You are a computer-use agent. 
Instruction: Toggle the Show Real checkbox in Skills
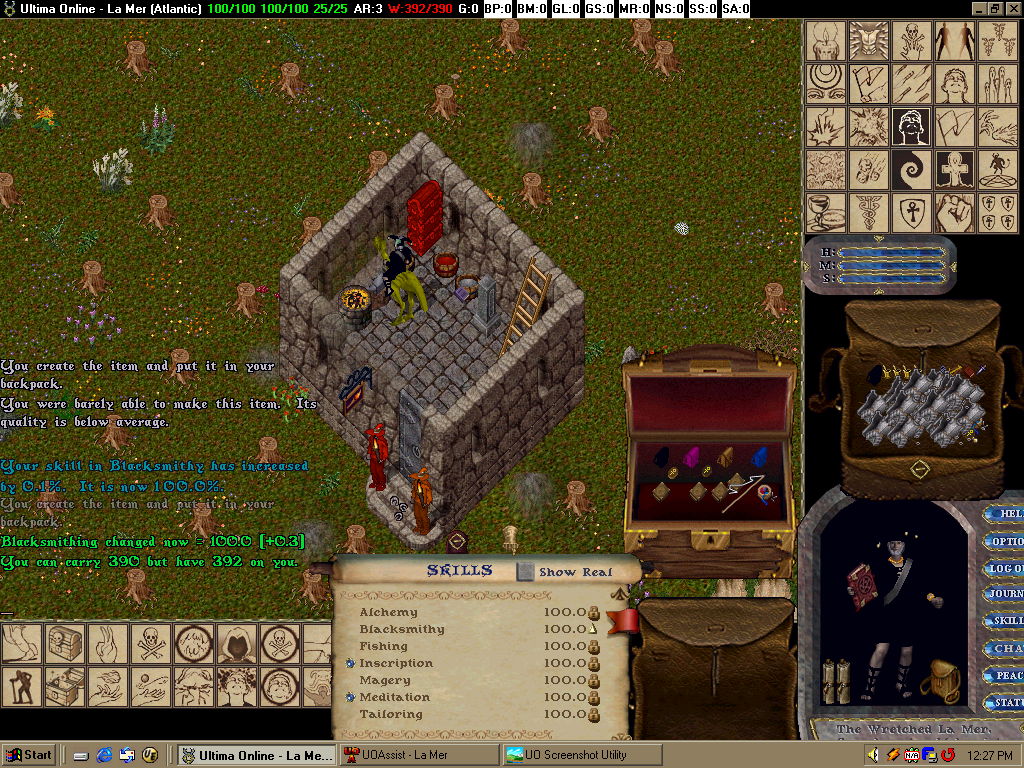[x=526, y=572]
